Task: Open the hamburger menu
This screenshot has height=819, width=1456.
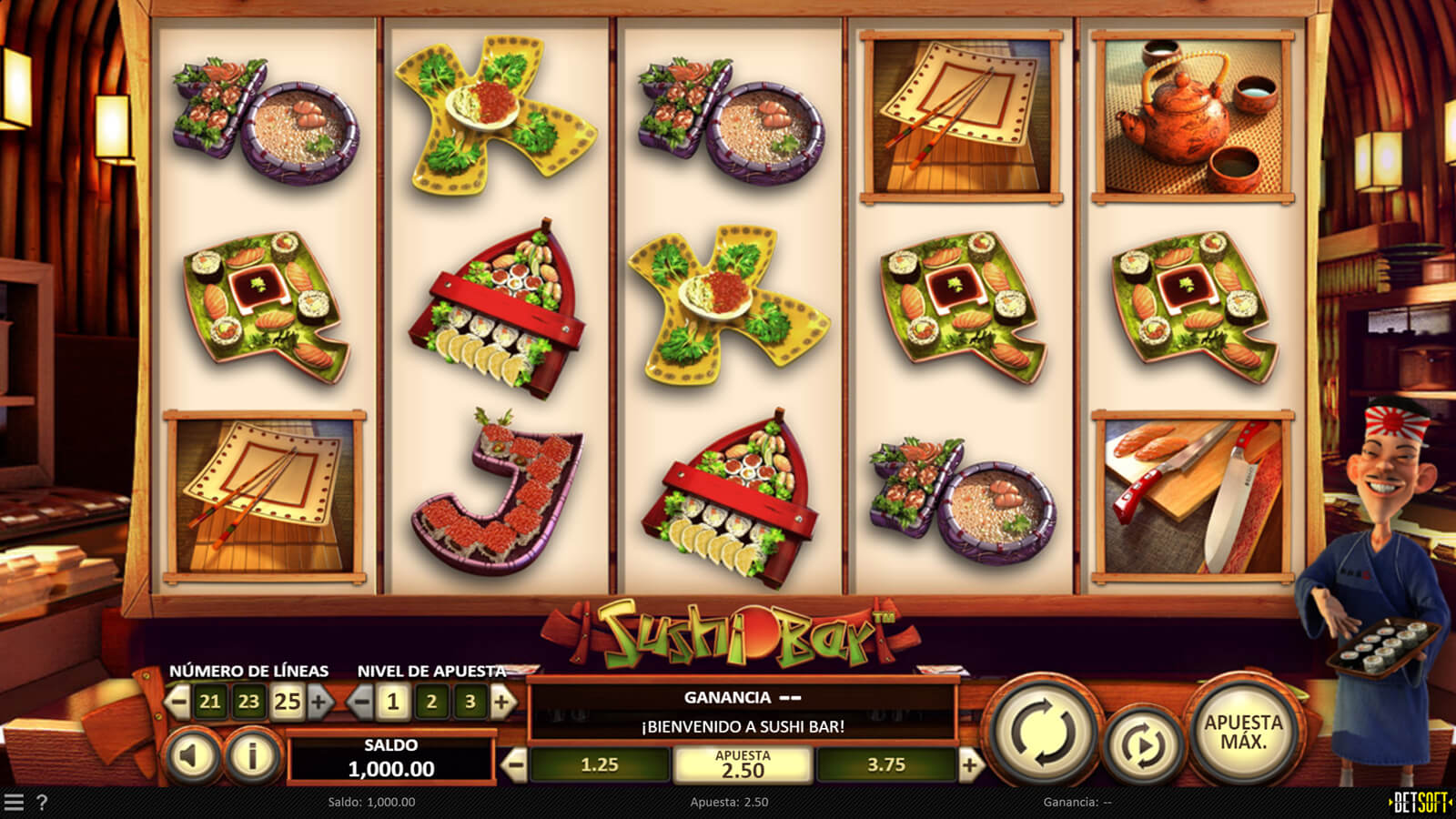Action: pyautogui.click(x=14, y=802)
